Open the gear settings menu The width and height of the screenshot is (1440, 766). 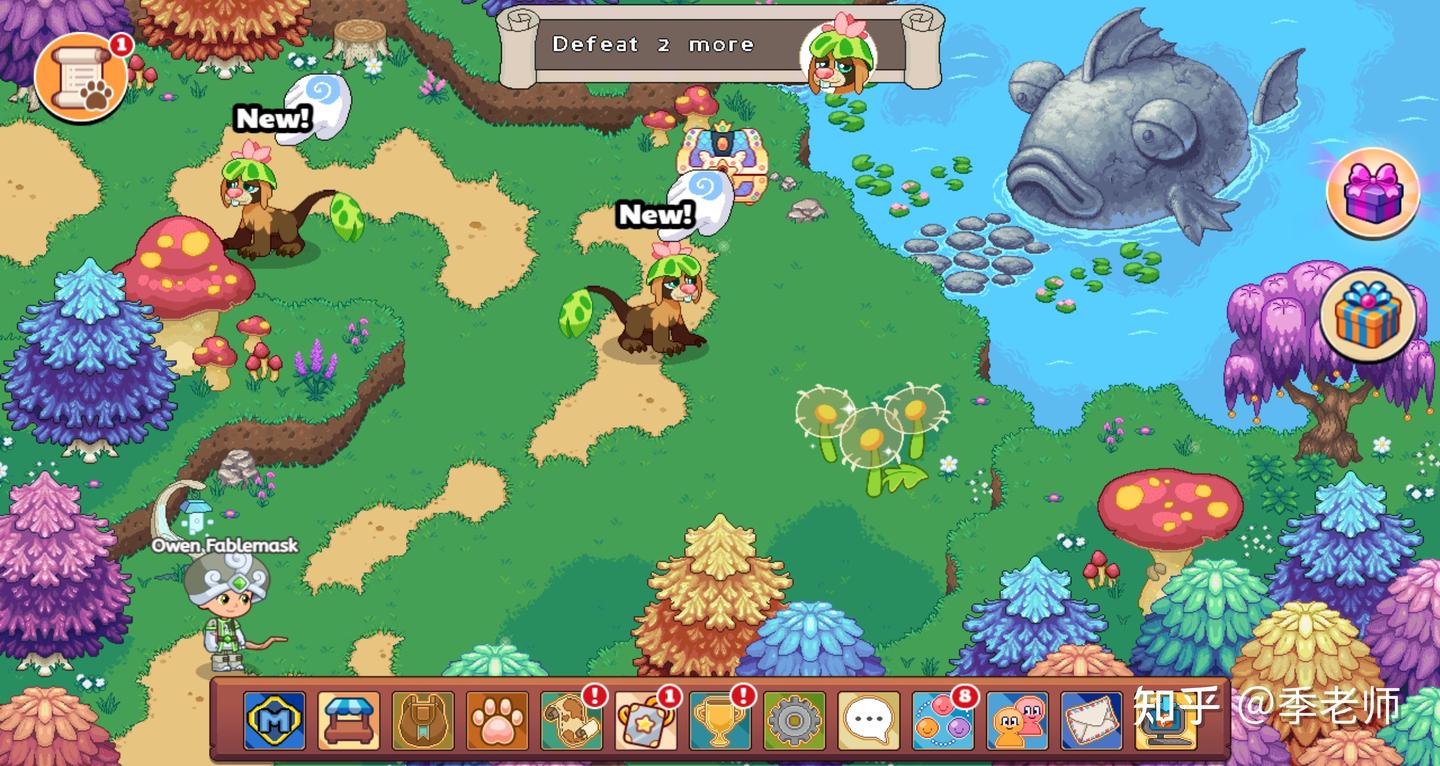[x=794, y=720]
